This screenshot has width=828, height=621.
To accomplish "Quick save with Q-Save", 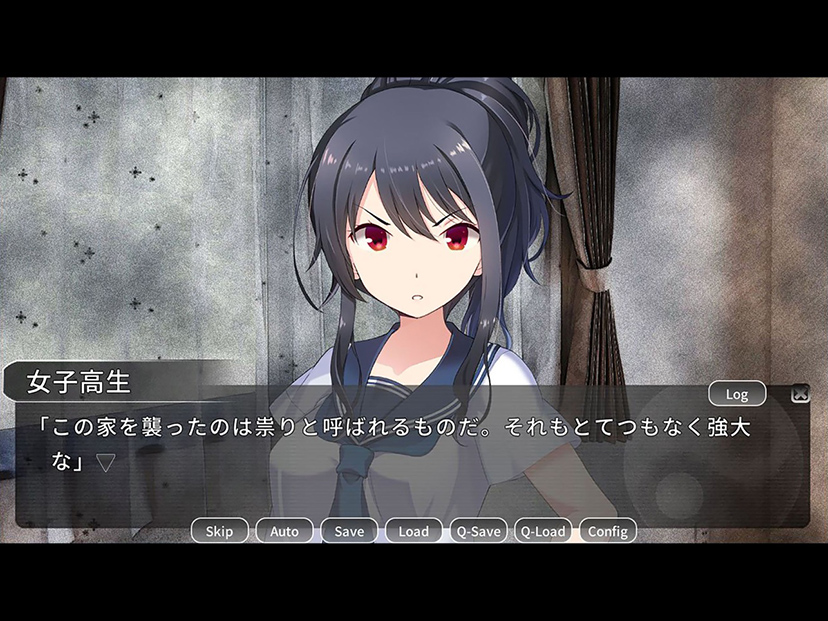I will point(478,531).
